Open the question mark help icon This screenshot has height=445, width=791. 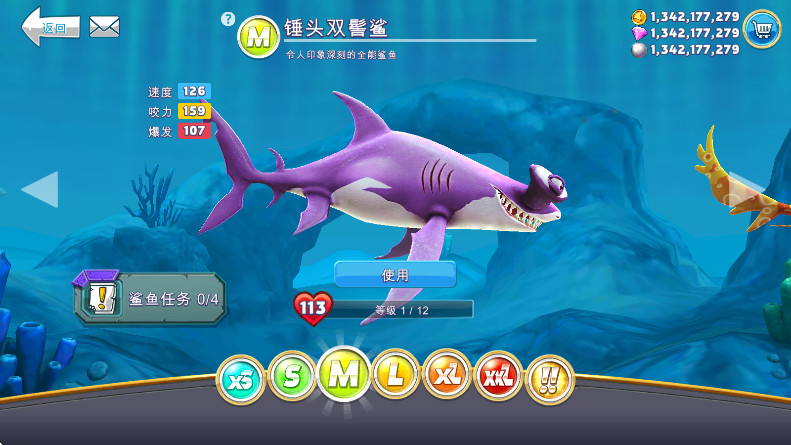(x=228, y=19)
